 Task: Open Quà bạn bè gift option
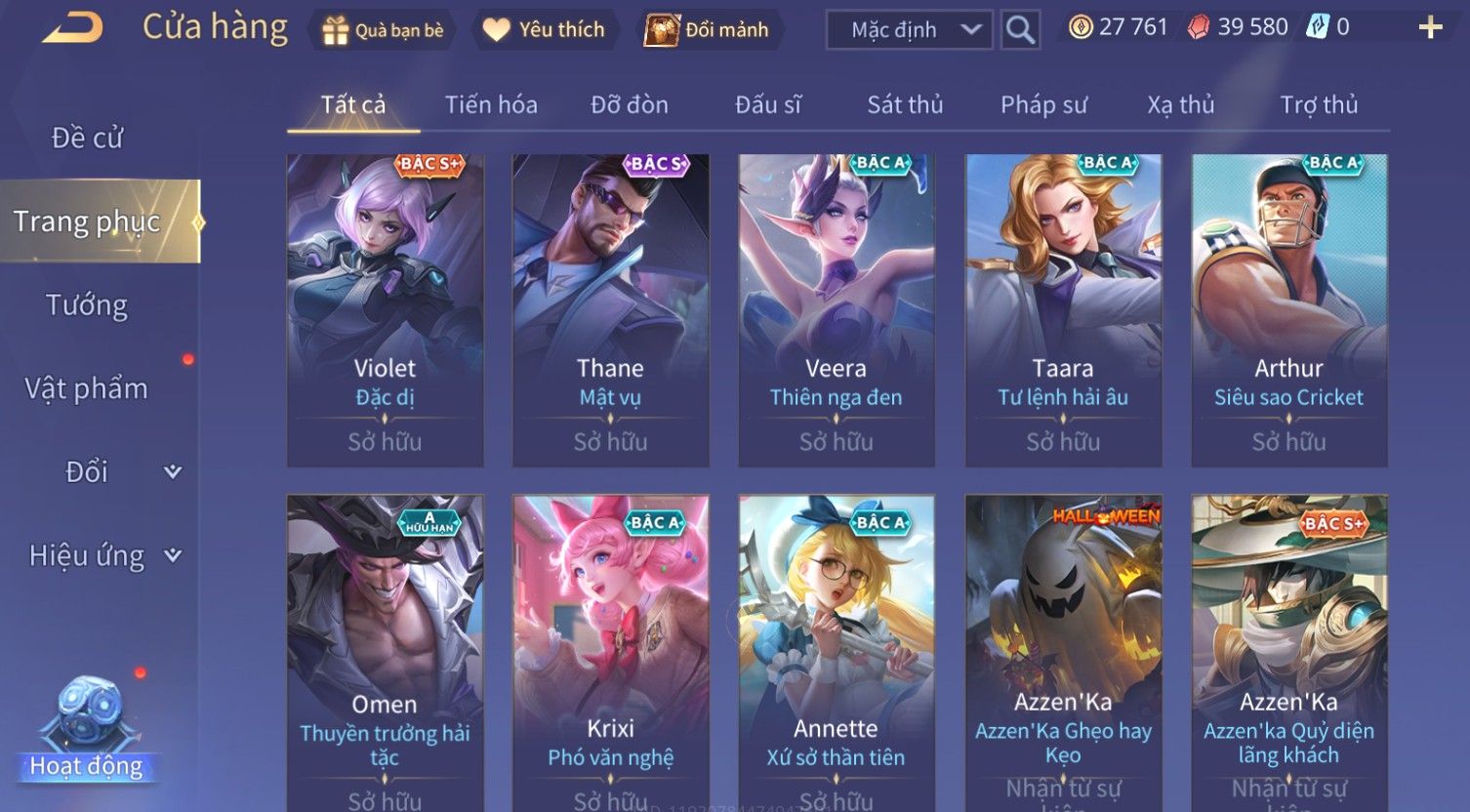383,30
